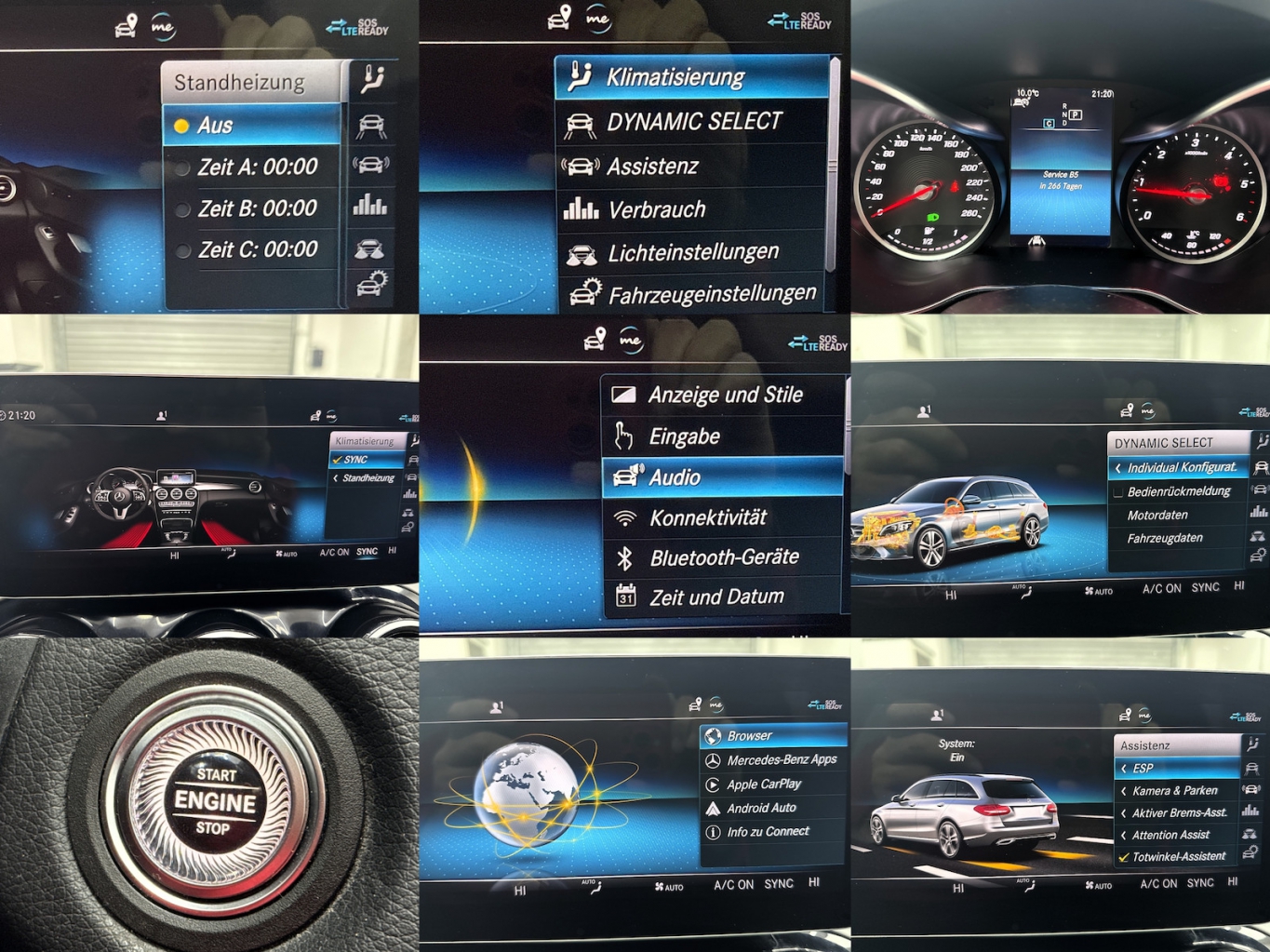Open Mercedes-Benz Apps
The width and height of the screenshot is (1270, 952).
point(782,759)
